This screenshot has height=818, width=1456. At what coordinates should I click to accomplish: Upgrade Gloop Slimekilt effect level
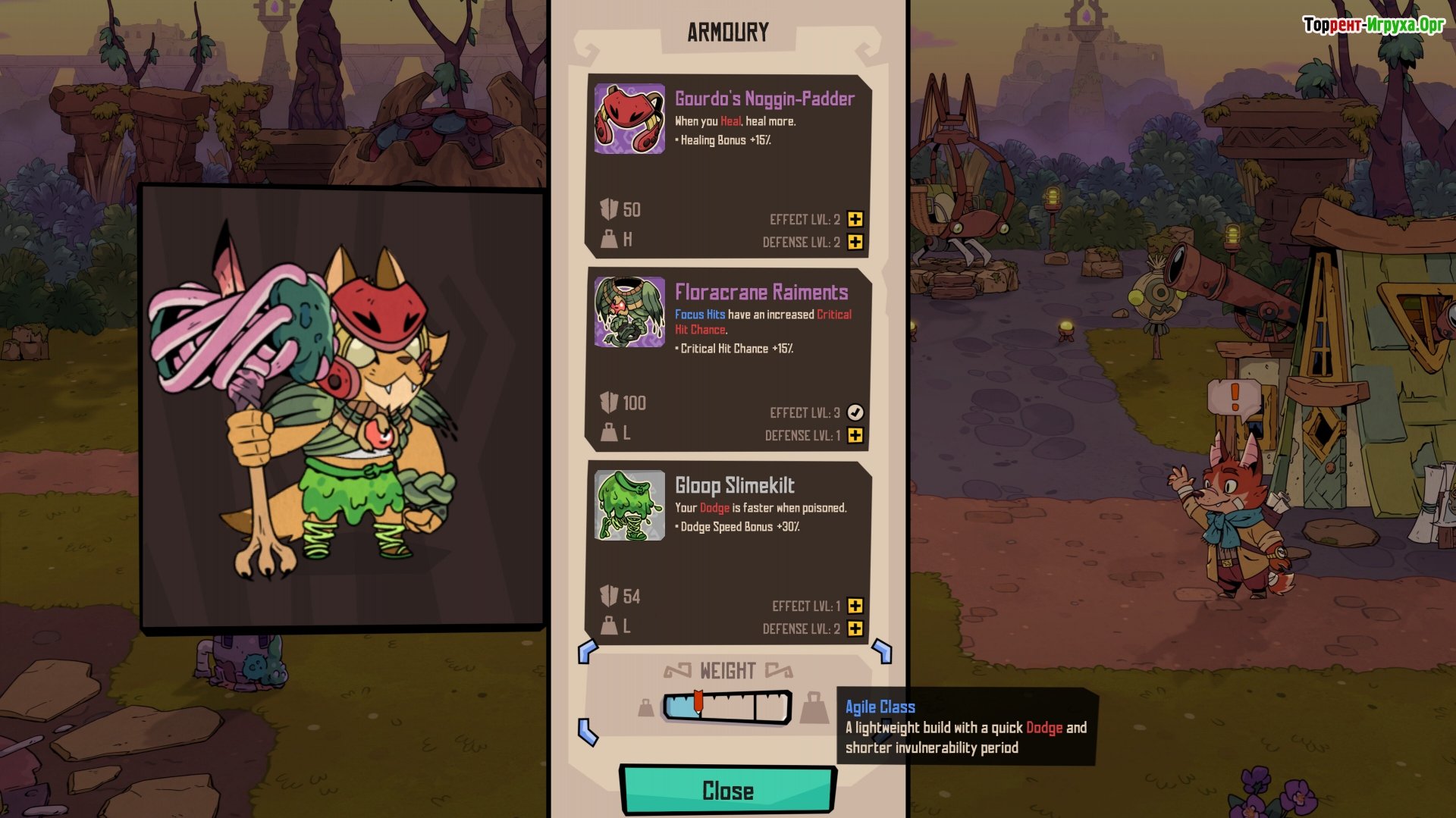855,606
